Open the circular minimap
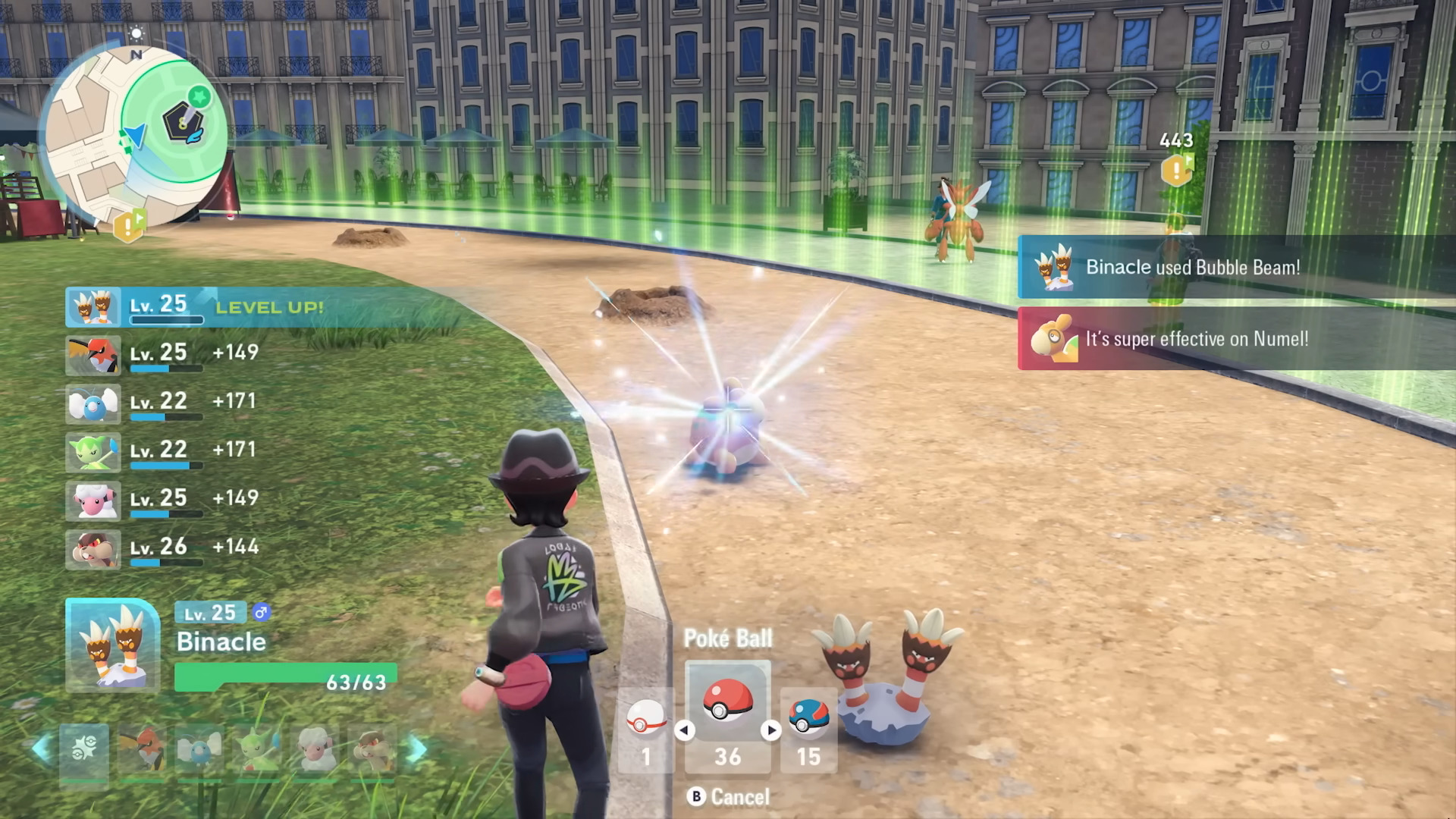 tap(135, 135)
